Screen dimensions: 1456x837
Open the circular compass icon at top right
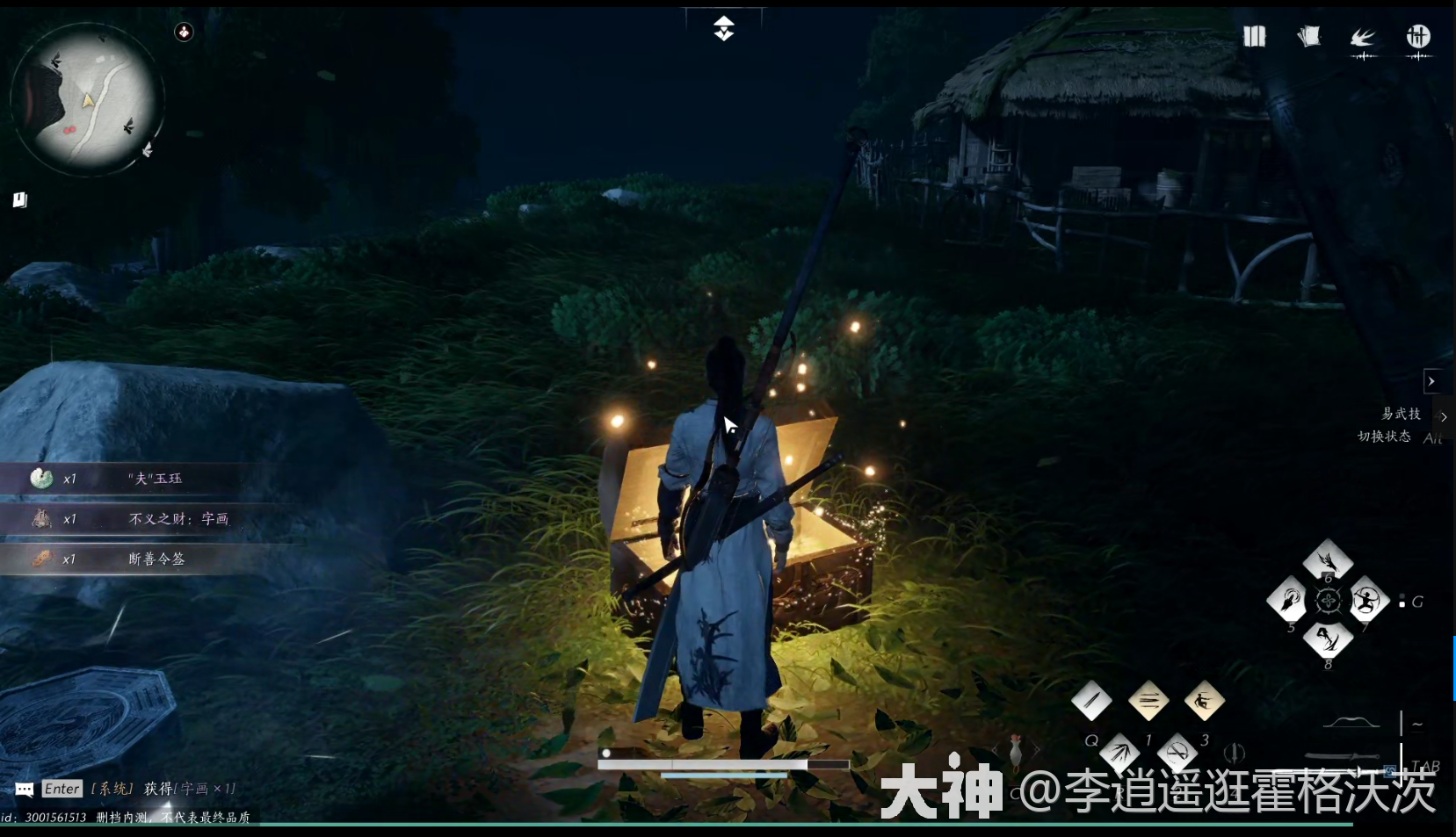[1419, 37]
